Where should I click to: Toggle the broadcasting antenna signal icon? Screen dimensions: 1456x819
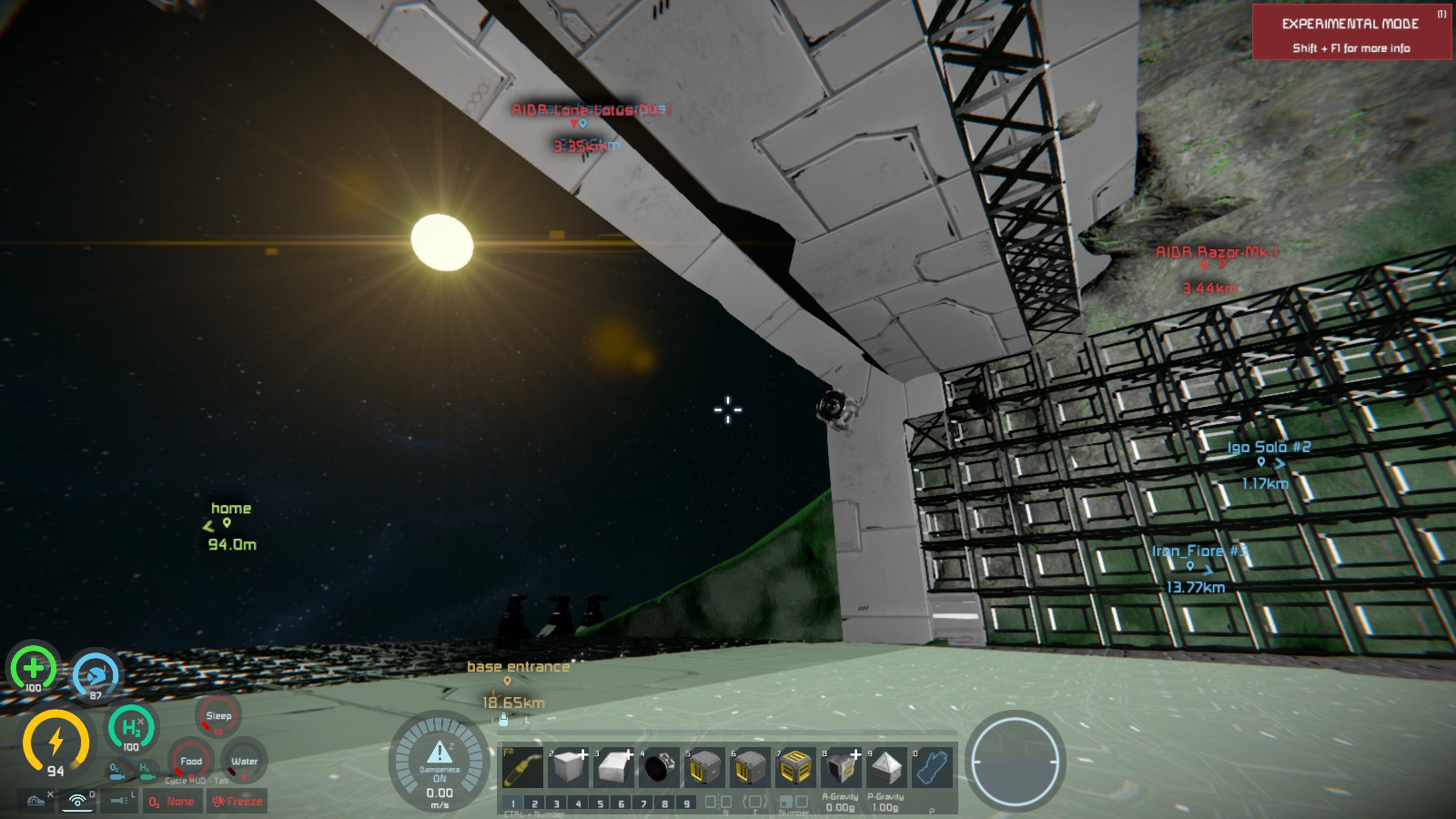(78, 801)
